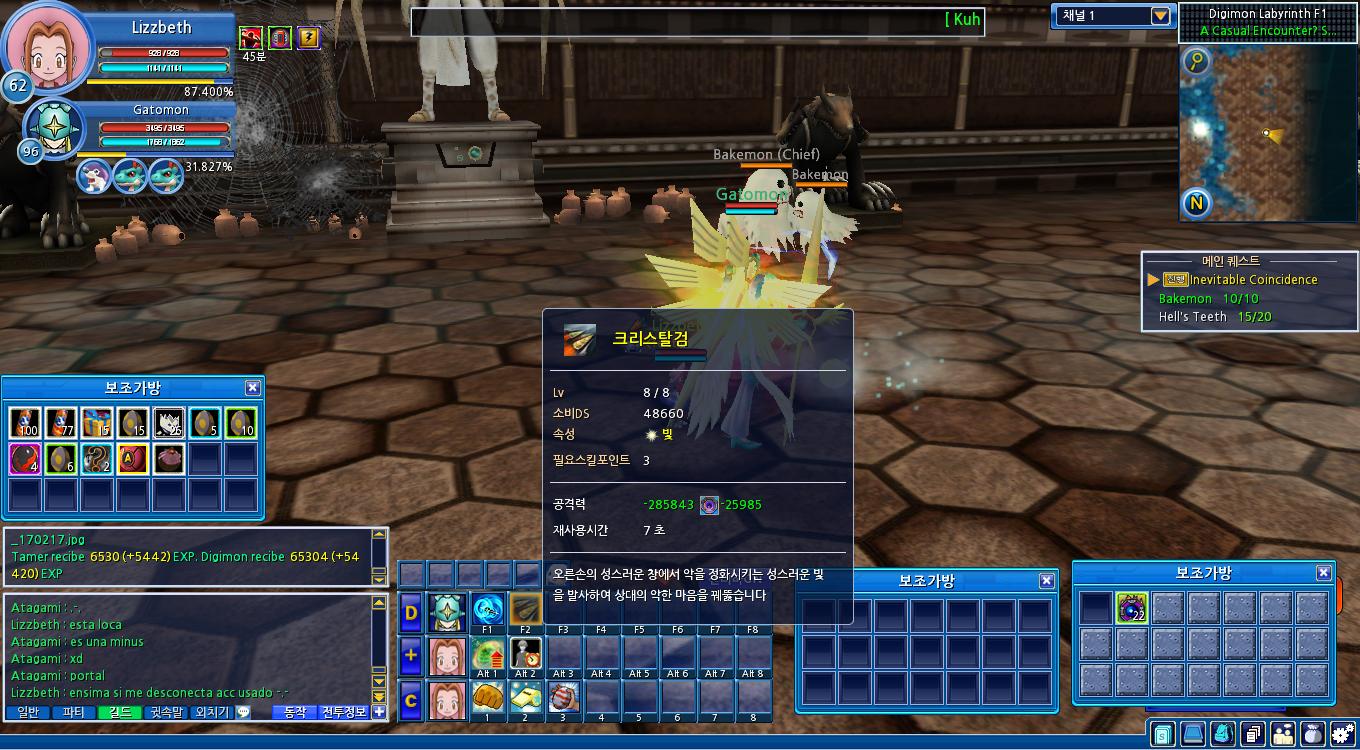The image size is (1360, 750).
Task: Switch to the 파티 chat tab
Action: [74, 712]
